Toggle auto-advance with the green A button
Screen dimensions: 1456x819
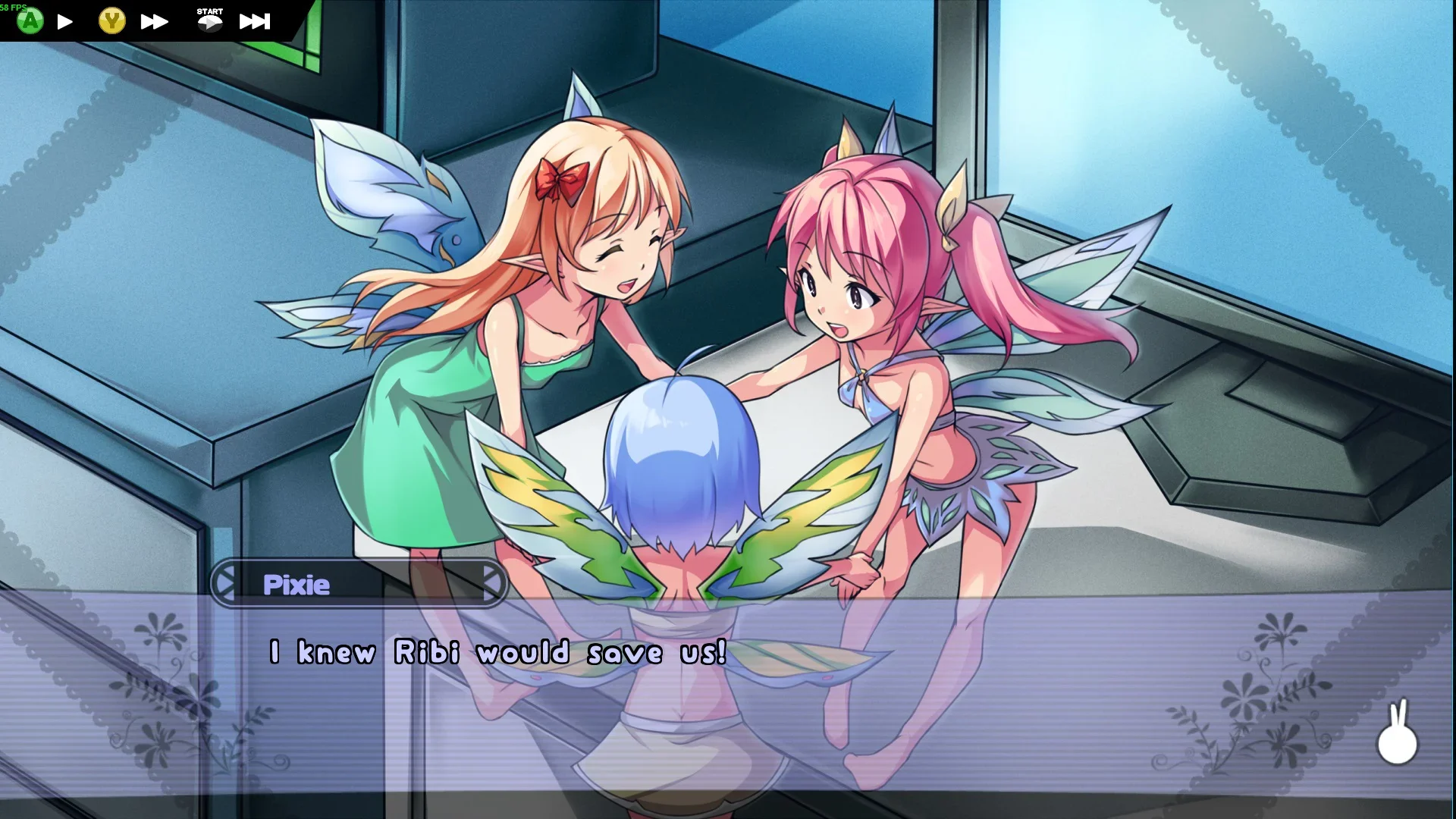point(30,20)
